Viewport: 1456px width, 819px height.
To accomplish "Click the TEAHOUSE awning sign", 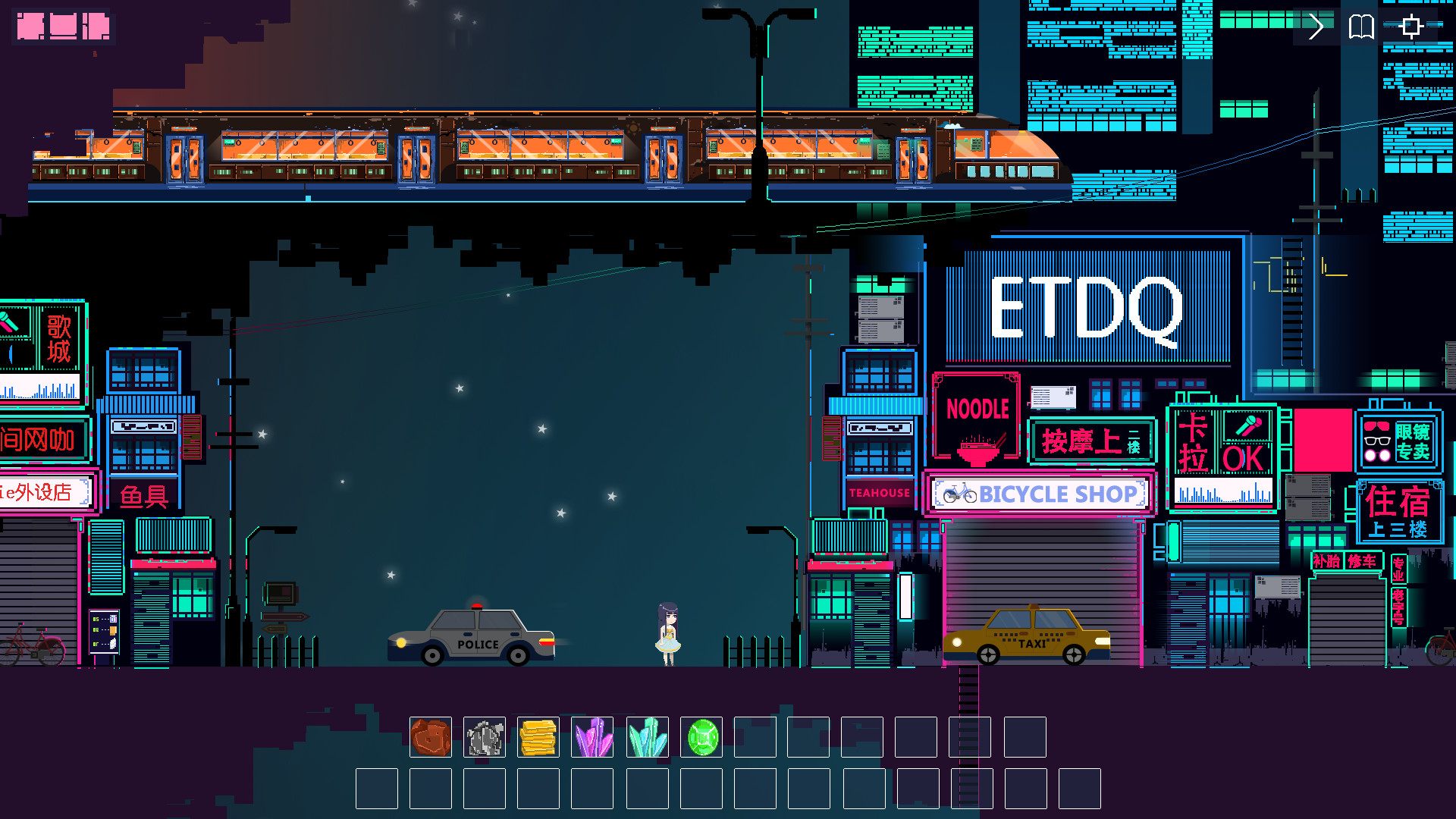I will pos(878,493).
